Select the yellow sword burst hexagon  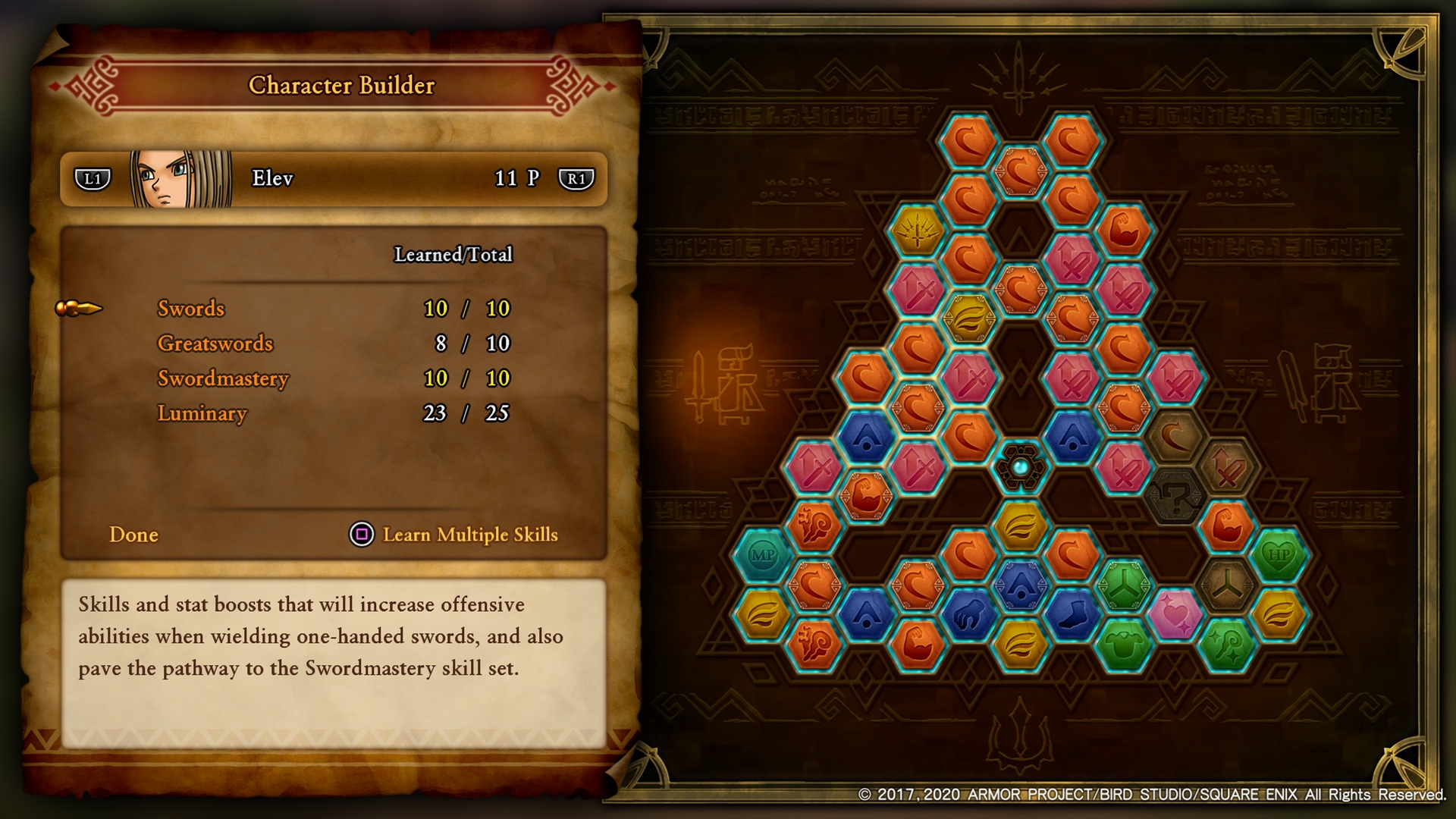(918, 231)
